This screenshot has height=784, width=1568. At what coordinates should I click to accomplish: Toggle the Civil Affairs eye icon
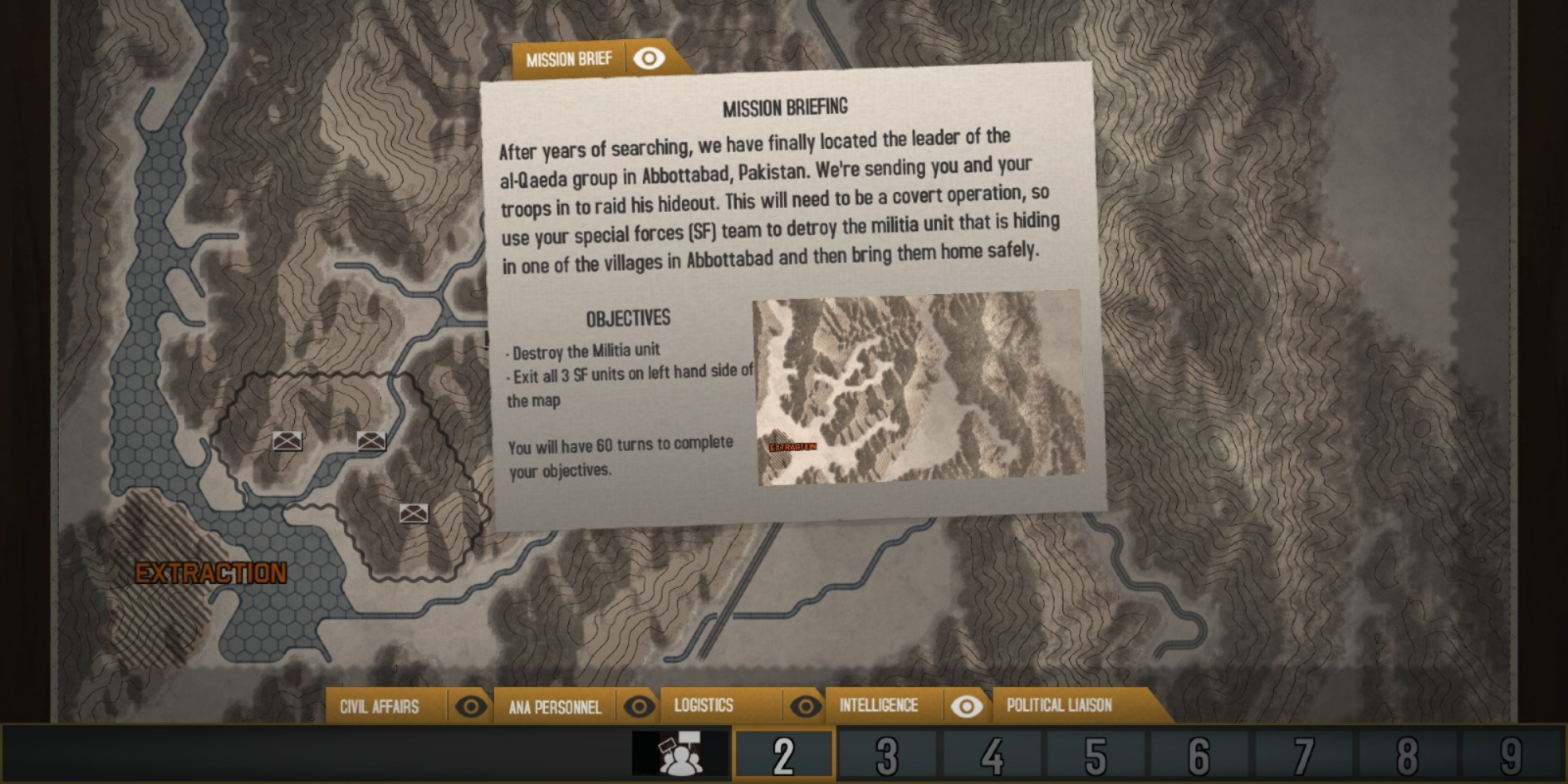[470, 707]
